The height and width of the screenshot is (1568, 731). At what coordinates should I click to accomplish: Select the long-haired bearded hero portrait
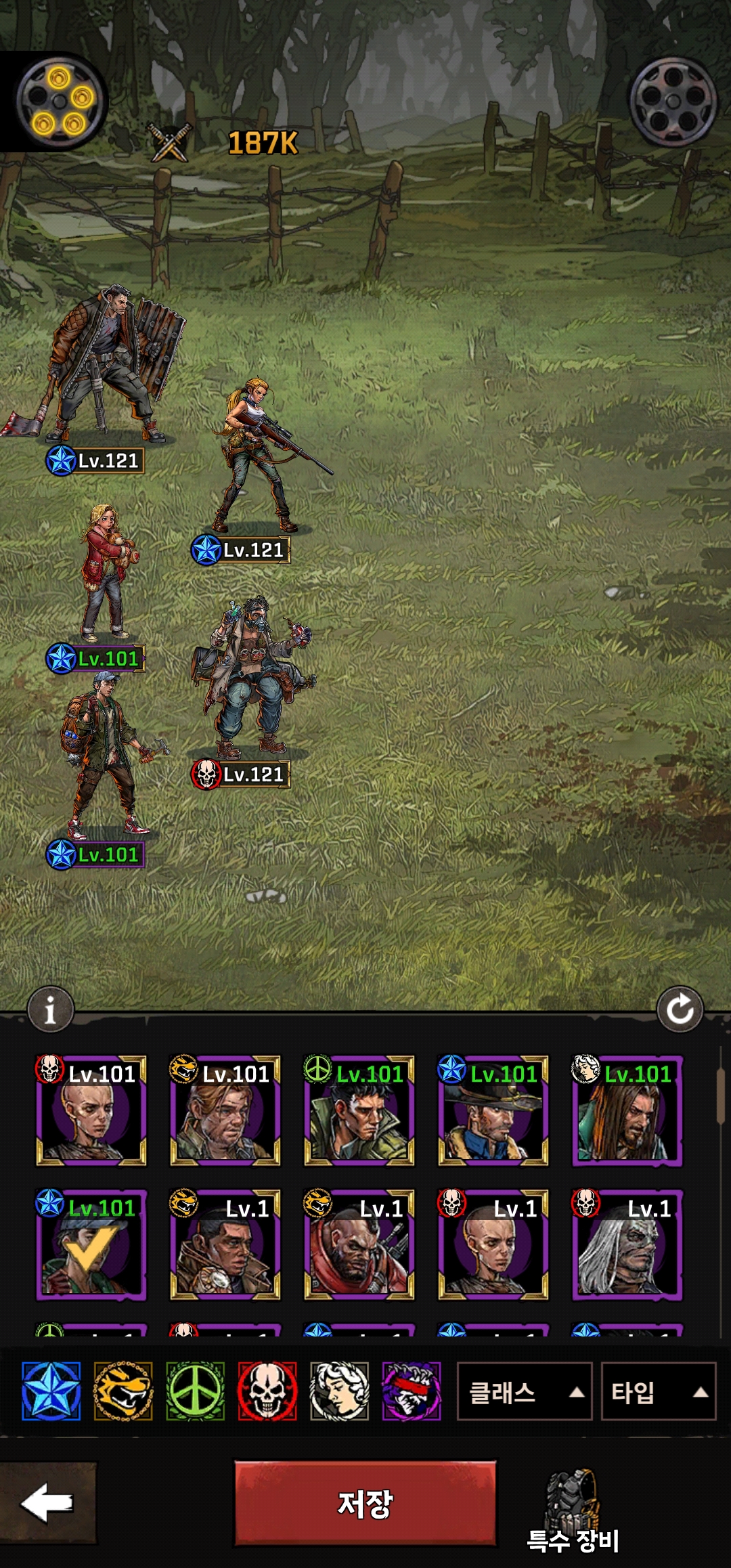click(x=627, y=1110)
